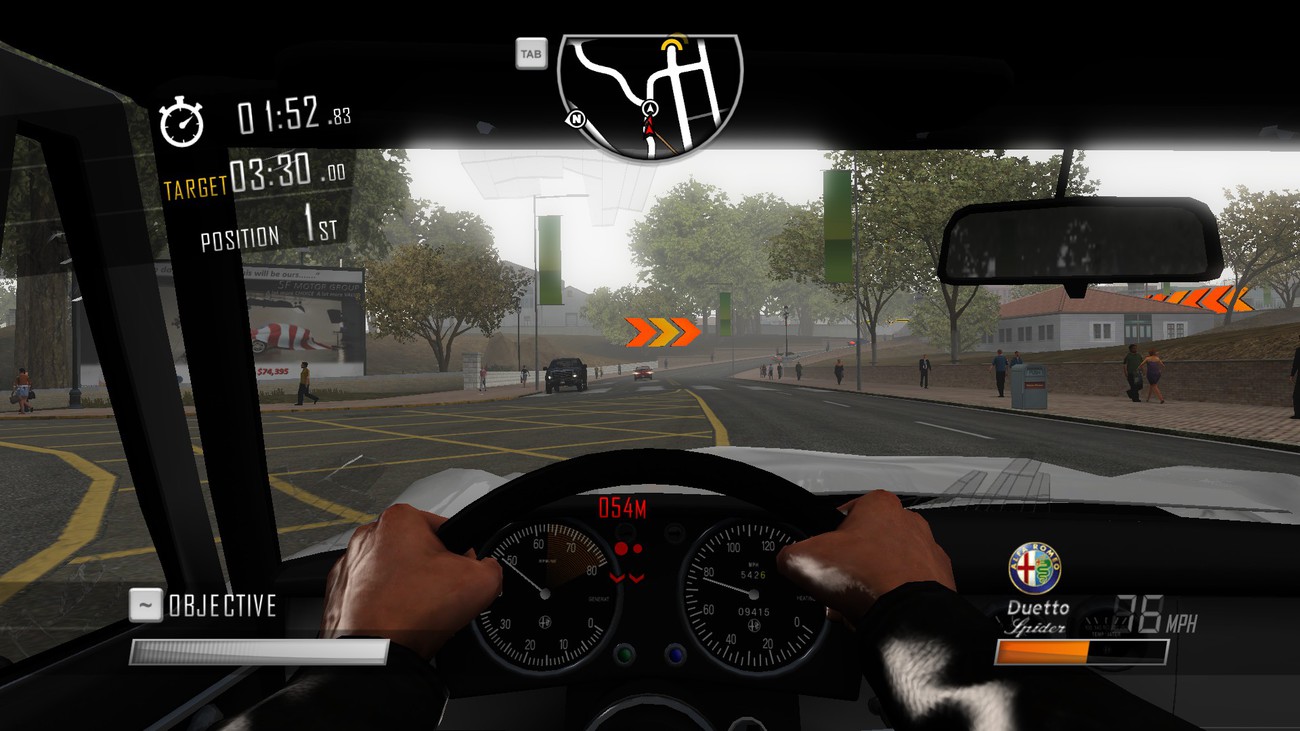
Task: Open the minimap at the top
Action: (x=650, y=95)
